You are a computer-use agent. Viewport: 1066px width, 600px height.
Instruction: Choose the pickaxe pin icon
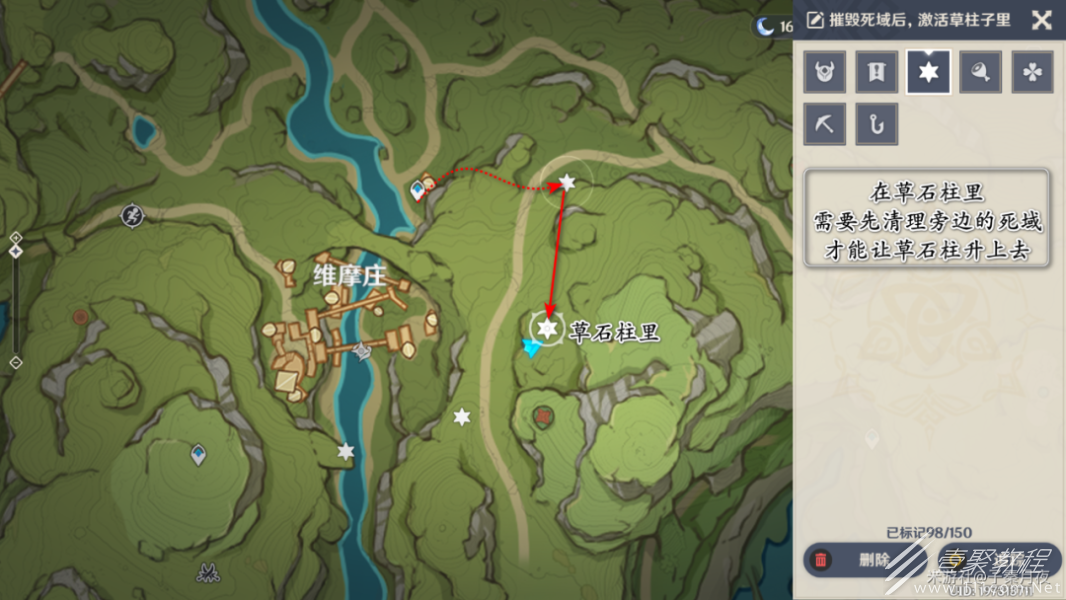click(825, 125)
